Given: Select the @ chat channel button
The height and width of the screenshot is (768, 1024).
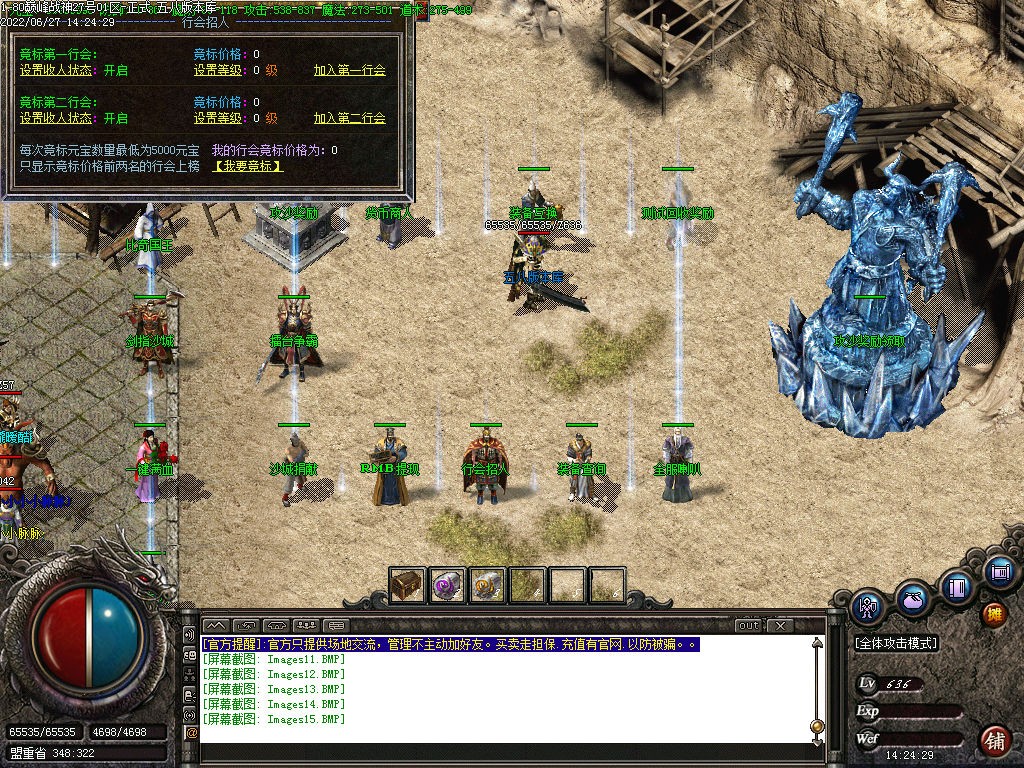Looking at the screenshot, I should [191, 733].
